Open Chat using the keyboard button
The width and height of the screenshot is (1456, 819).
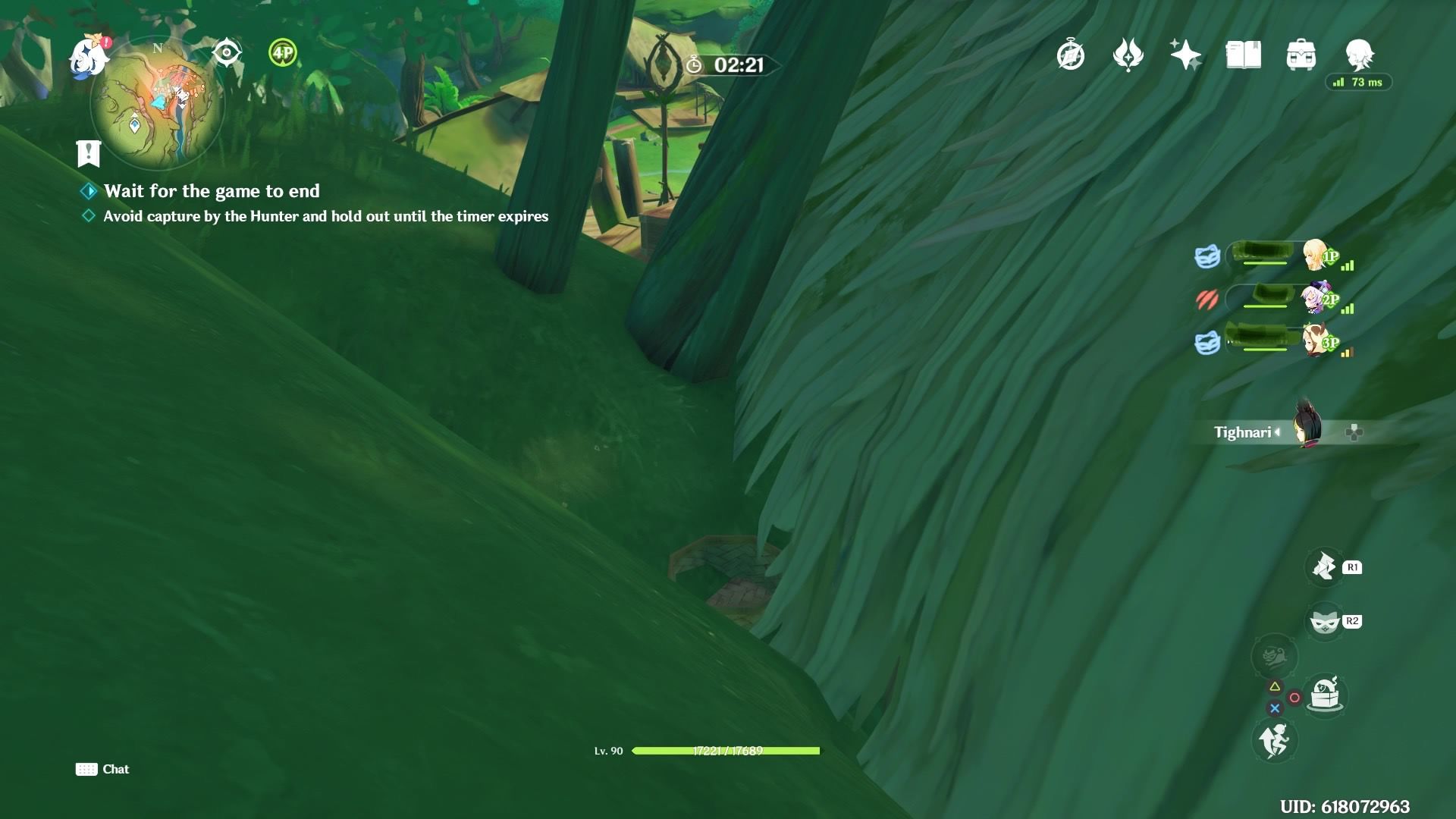click(x=86, y=769)
